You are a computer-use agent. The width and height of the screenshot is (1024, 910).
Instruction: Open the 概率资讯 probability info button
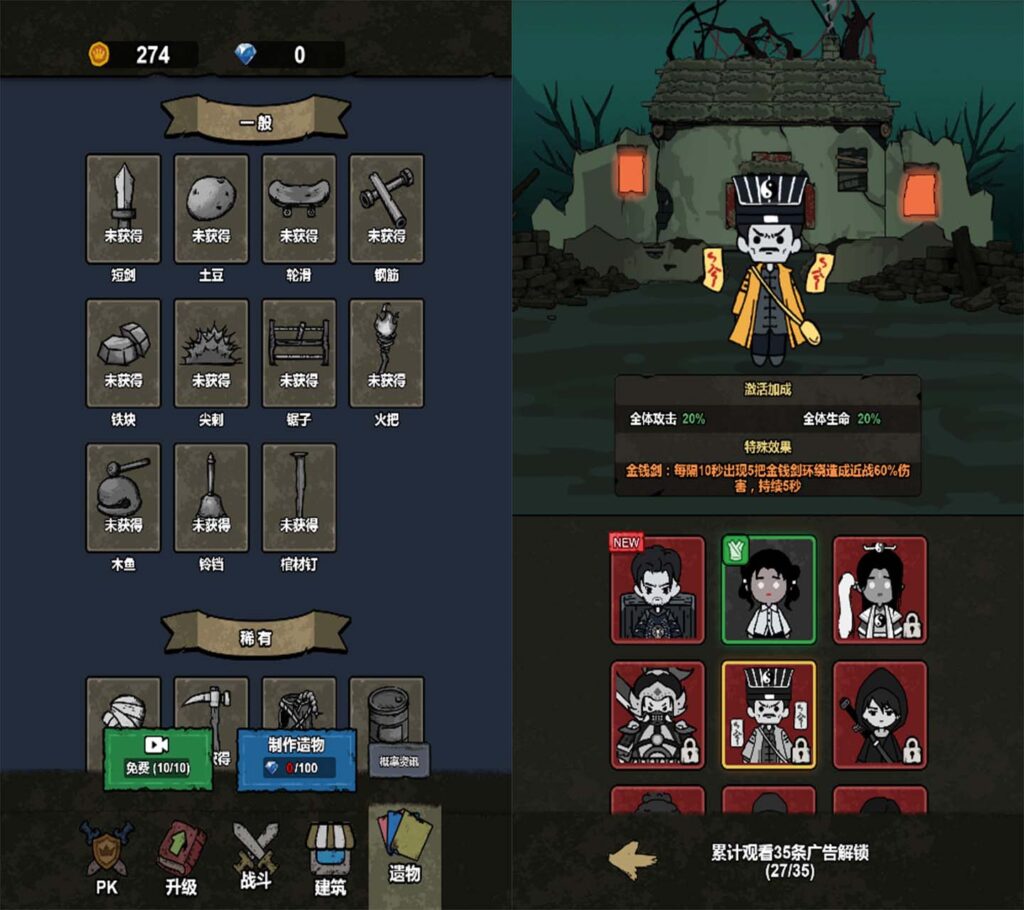click(x=399, y=760)
